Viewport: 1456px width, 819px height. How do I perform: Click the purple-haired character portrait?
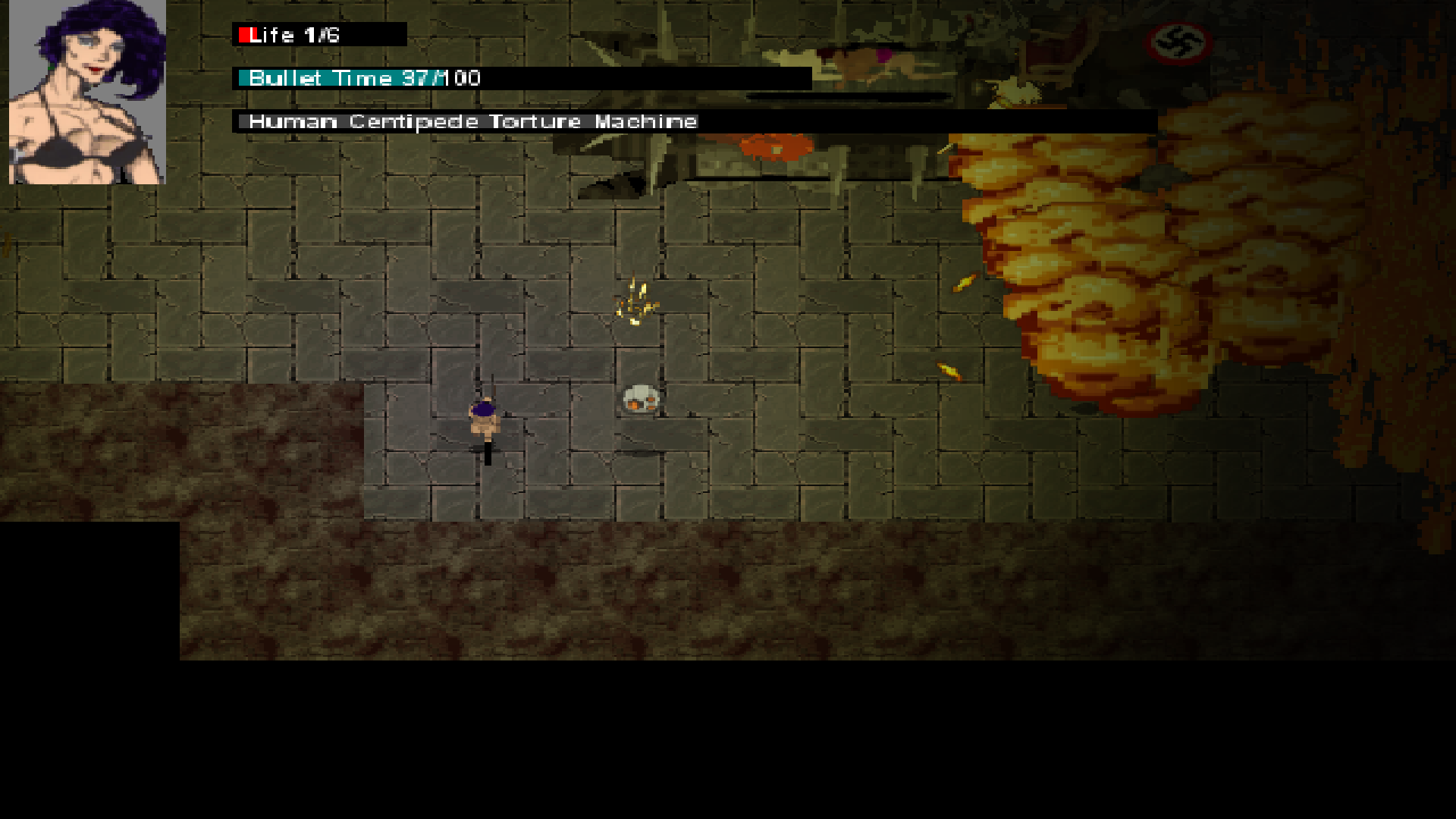(x=87, y=92)
